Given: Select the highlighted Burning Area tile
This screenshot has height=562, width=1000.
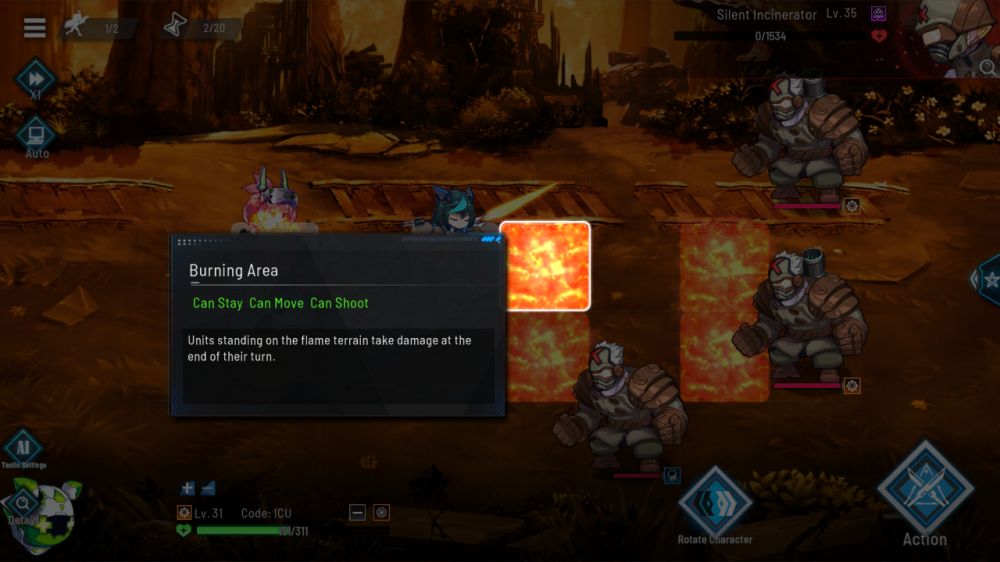Looking at the screenshot, I should tap(545, 266).
